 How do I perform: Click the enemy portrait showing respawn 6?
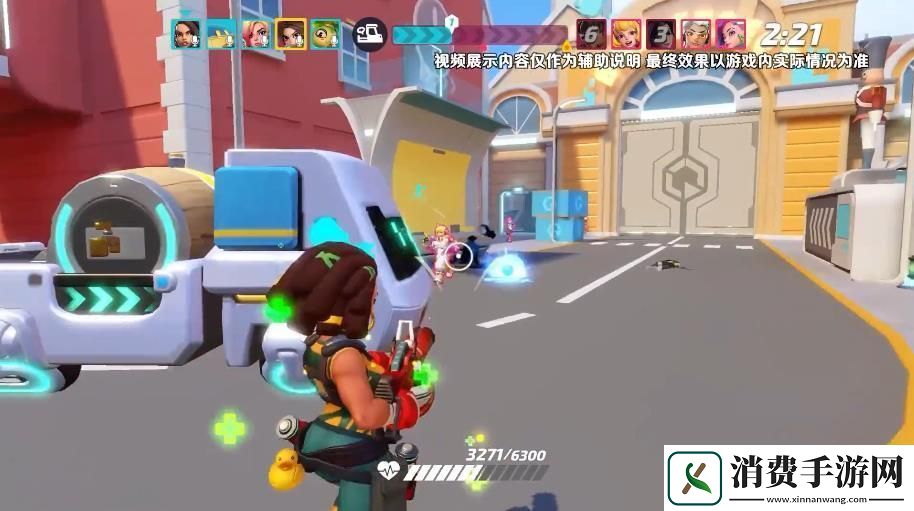pos(592,35)
